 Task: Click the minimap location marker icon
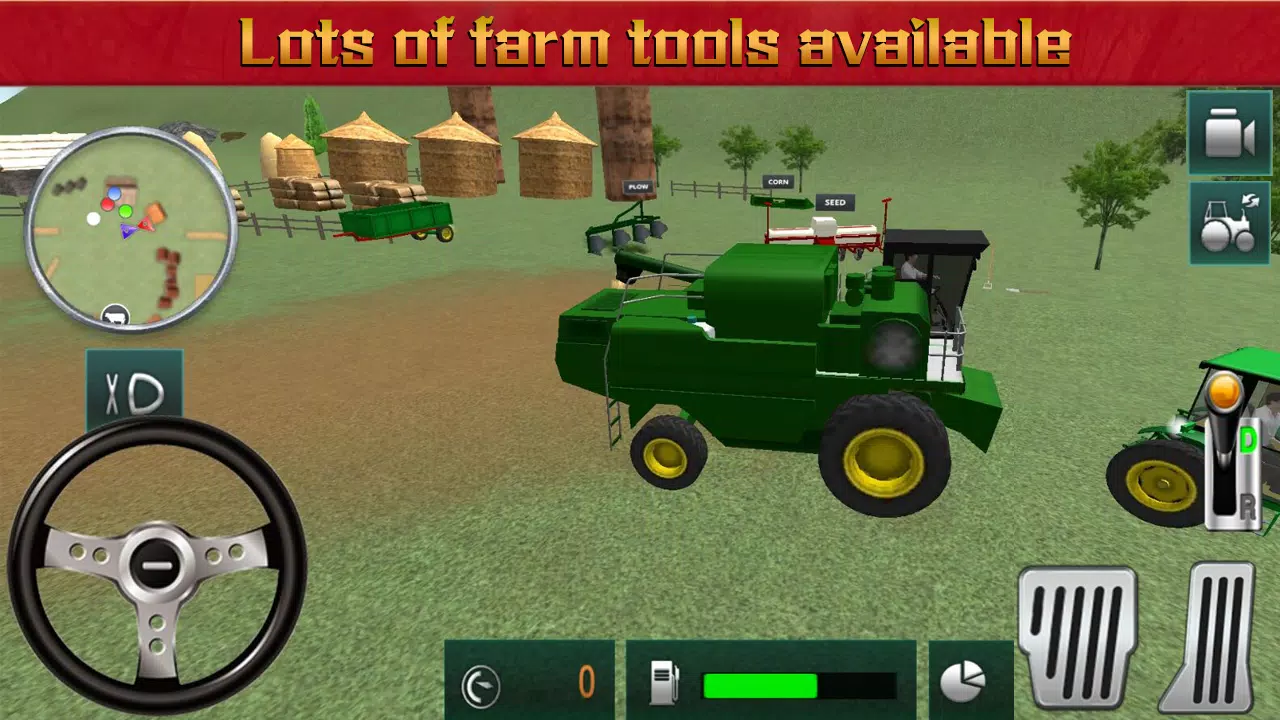pos(113,315)
